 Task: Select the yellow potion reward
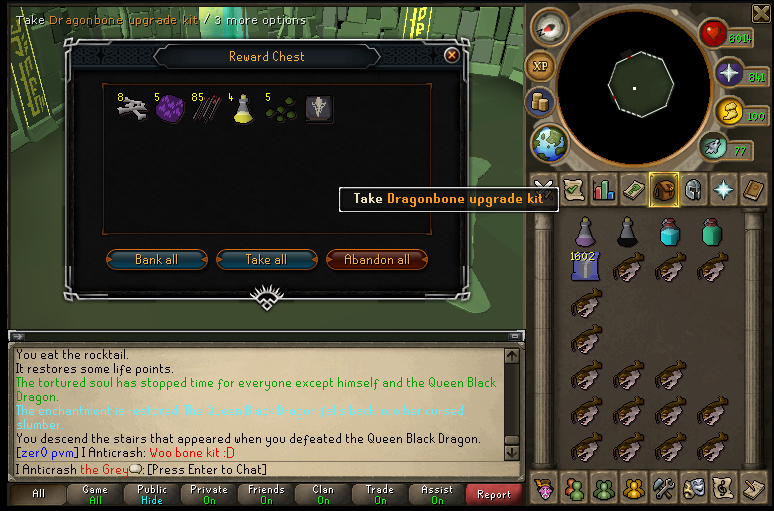[242, 108]
